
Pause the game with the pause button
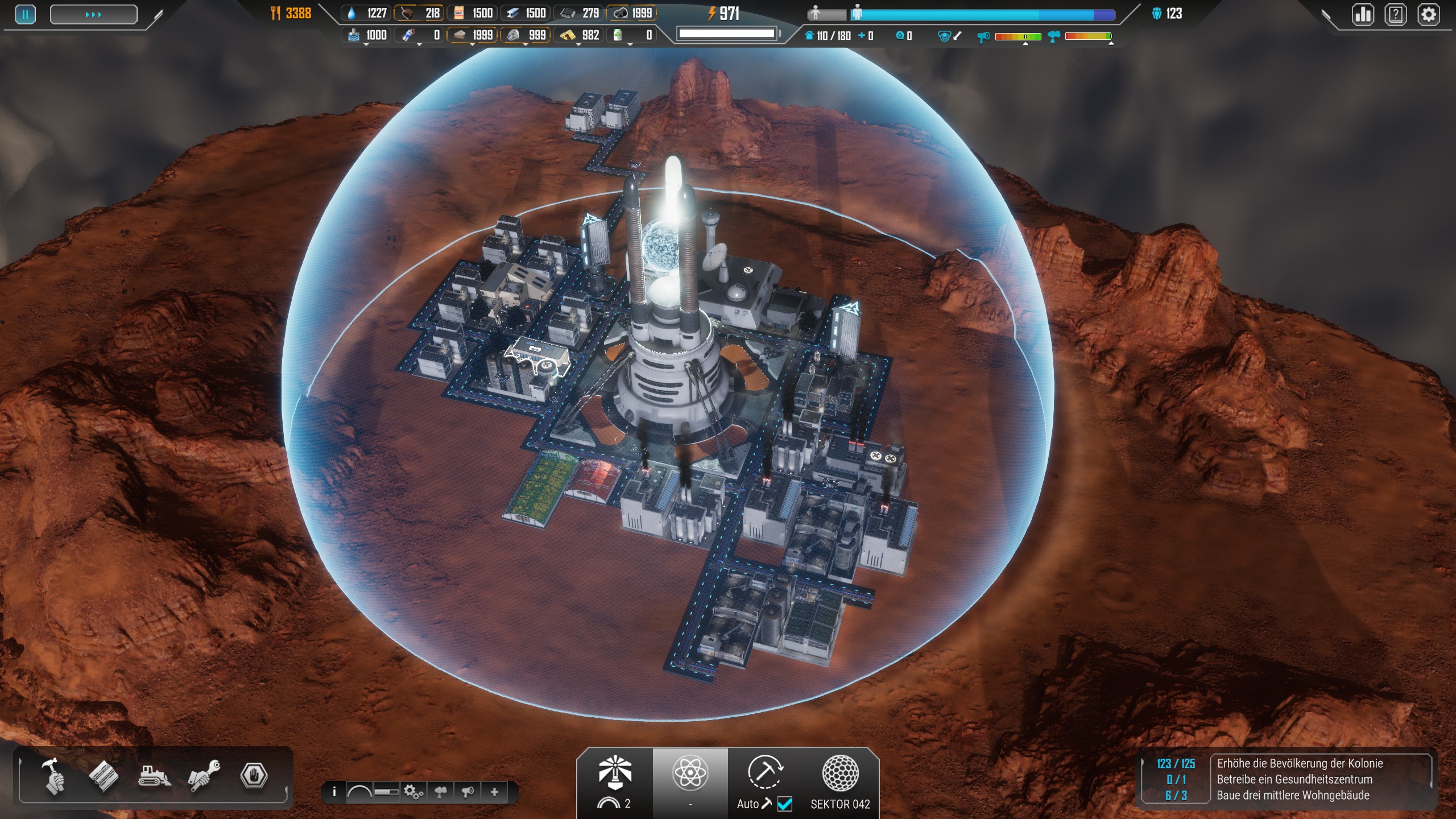coord(25,14)
